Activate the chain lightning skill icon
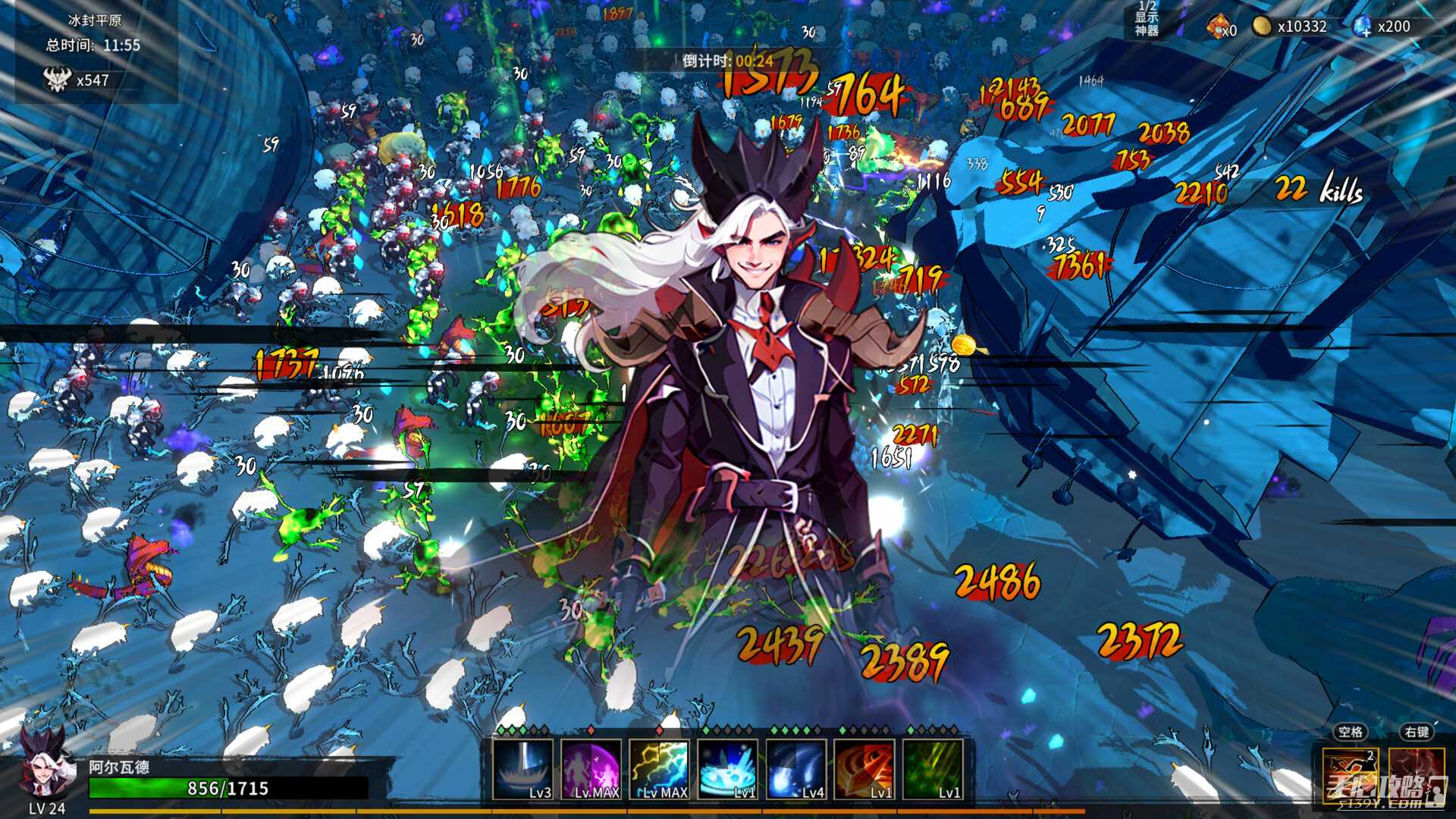 click(659, 770)
